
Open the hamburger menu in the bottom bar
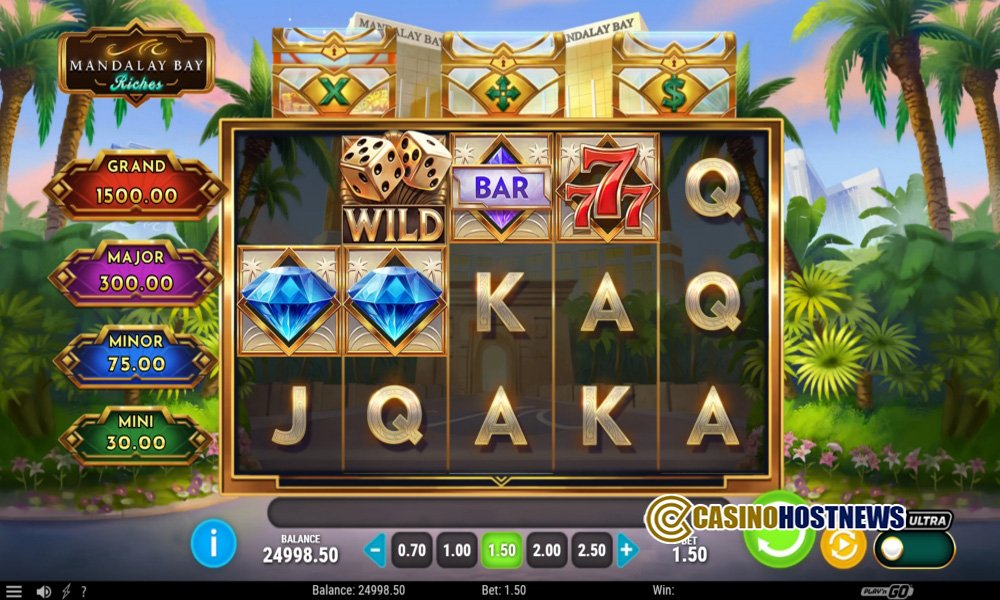[13, 591]
